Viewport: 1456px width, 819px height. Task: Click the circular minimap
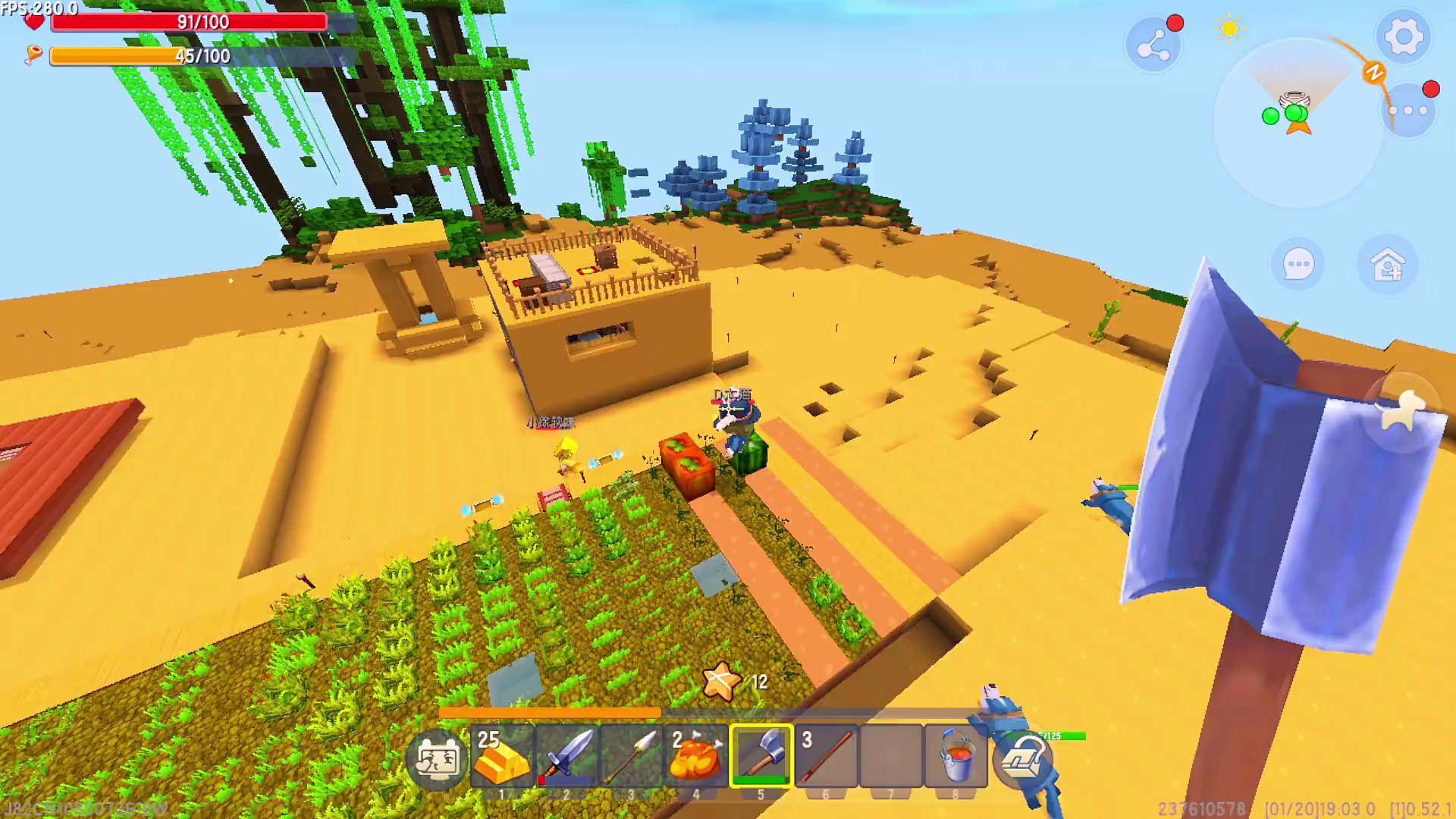[1297, 121]
